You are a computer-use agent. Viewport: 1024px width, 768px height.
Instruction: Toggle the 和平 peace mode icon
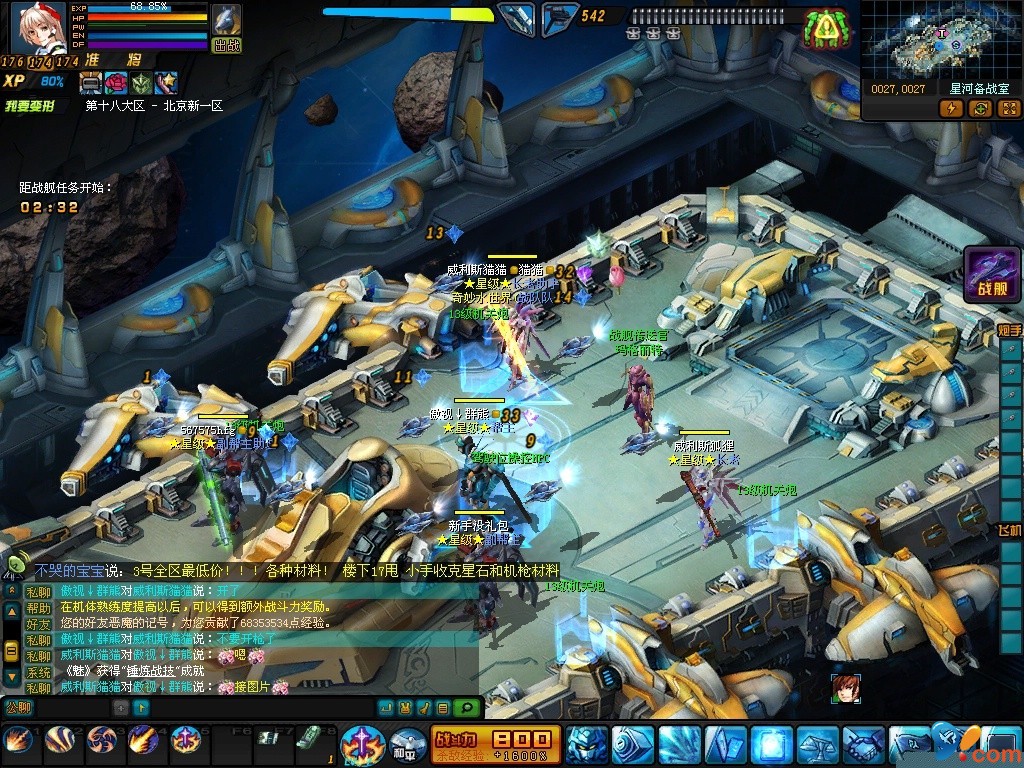pos(407,743)
